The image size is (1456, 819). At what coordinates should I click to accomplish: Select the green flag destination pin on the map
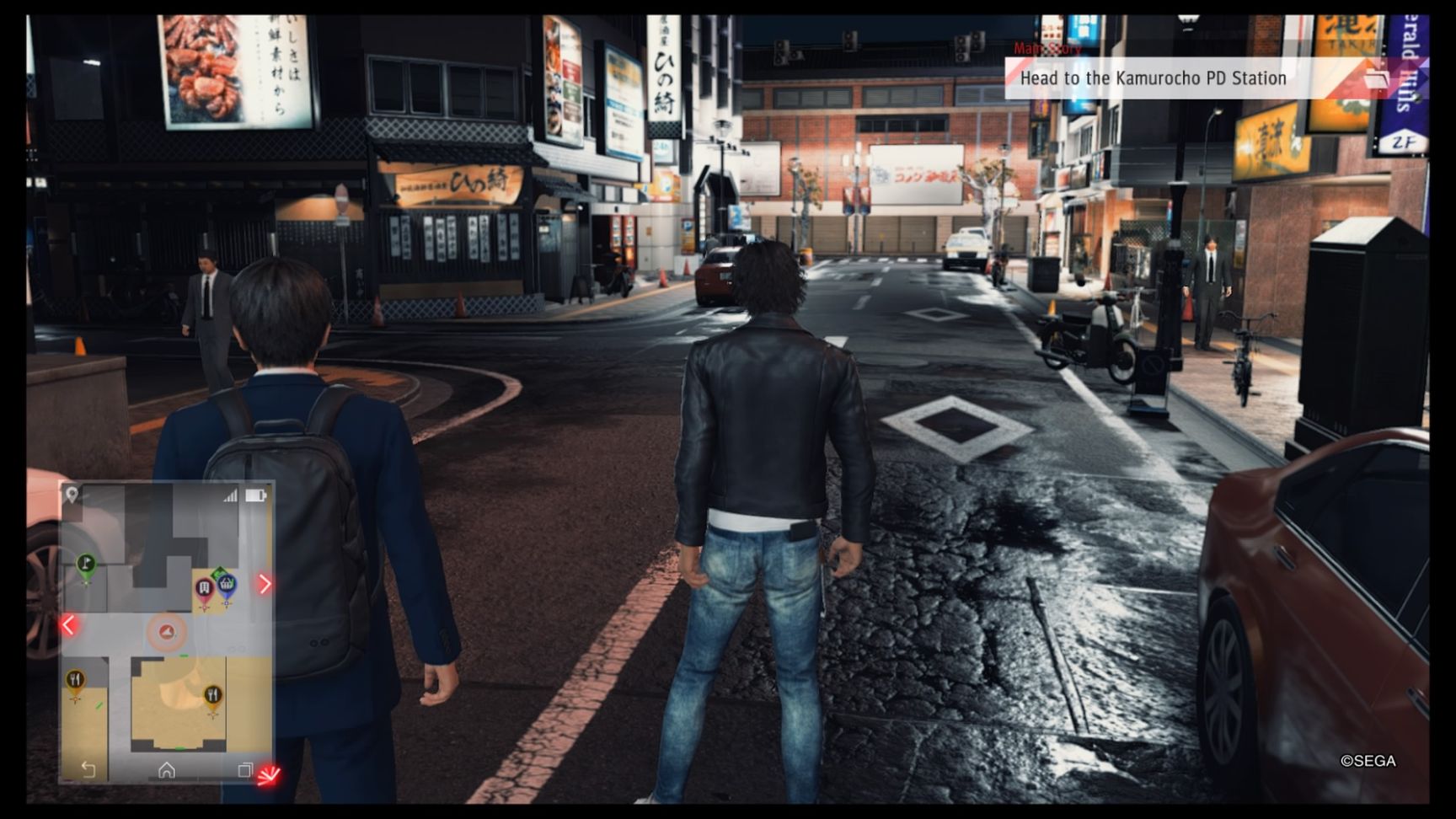point(84,561)
